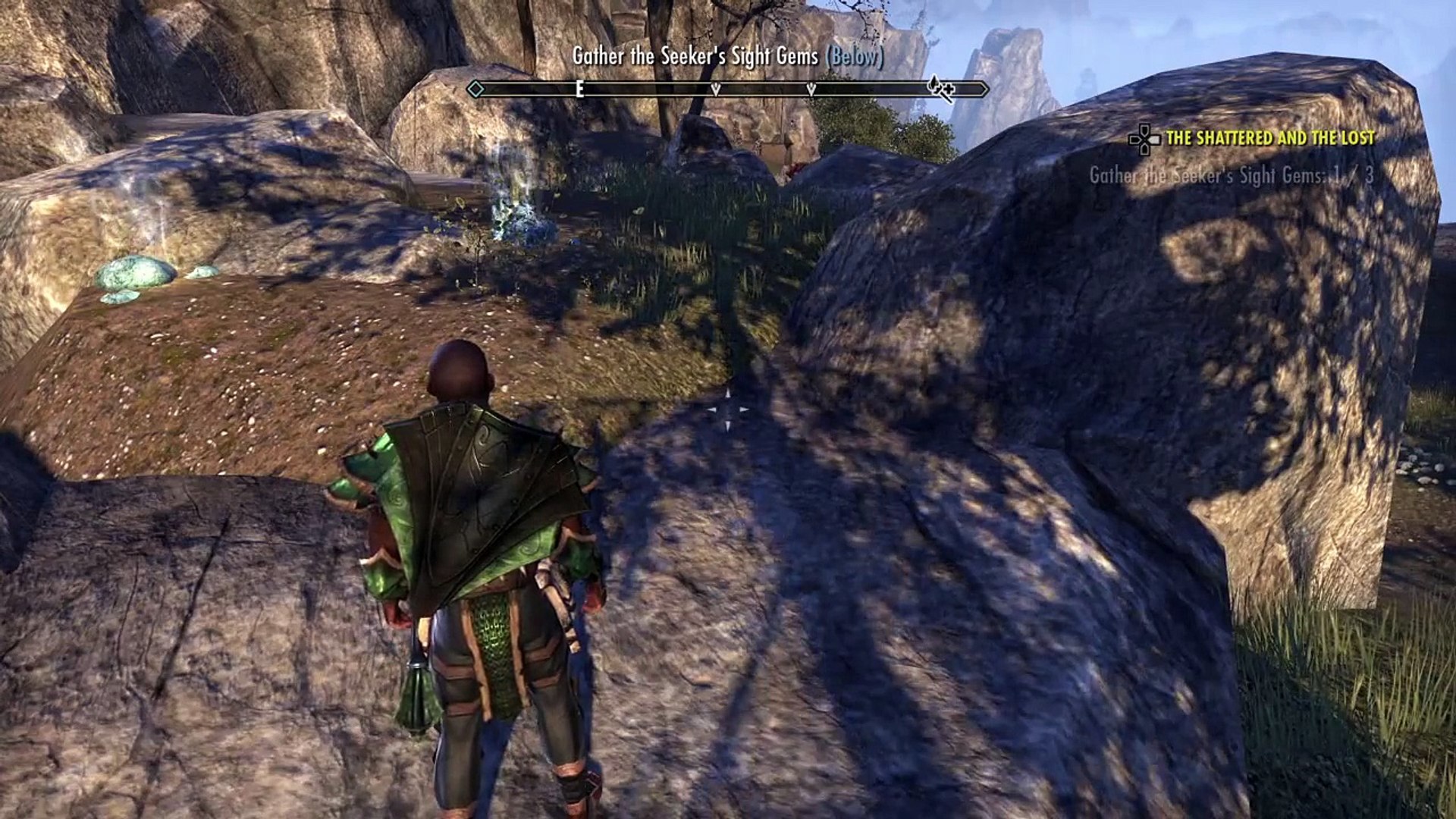
Task: Click the torch-shaped marker on the compass
Action: tap(941, 89)
